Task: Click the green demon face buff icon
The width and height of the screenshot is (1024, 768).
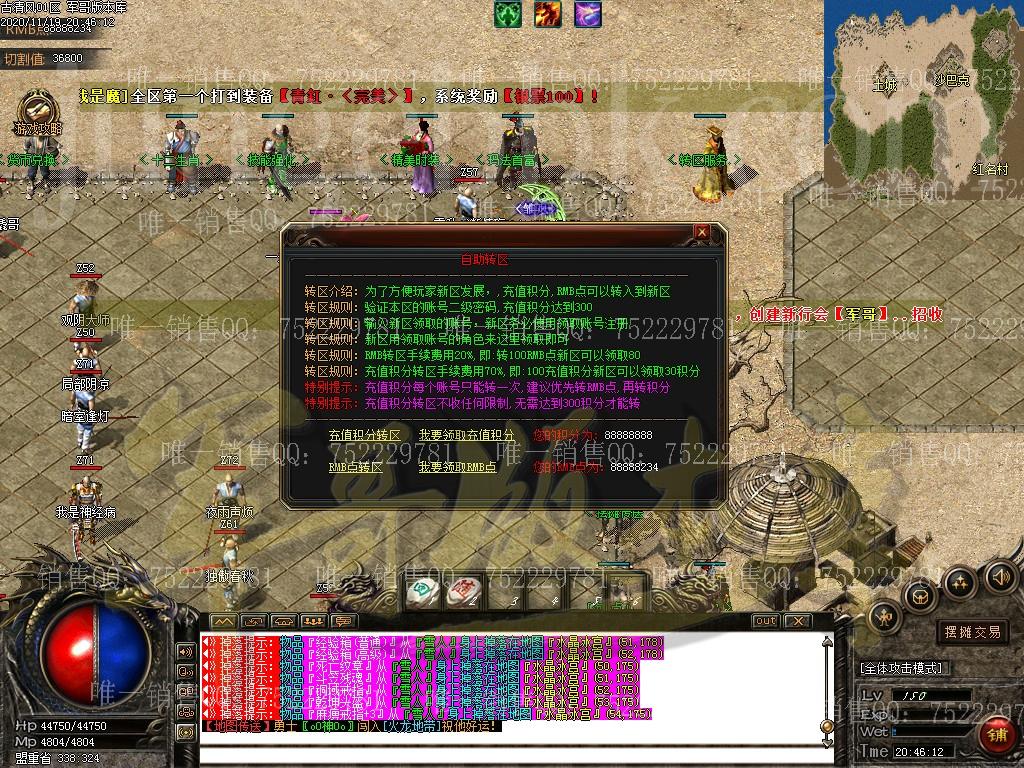Action: click(507, 14)
